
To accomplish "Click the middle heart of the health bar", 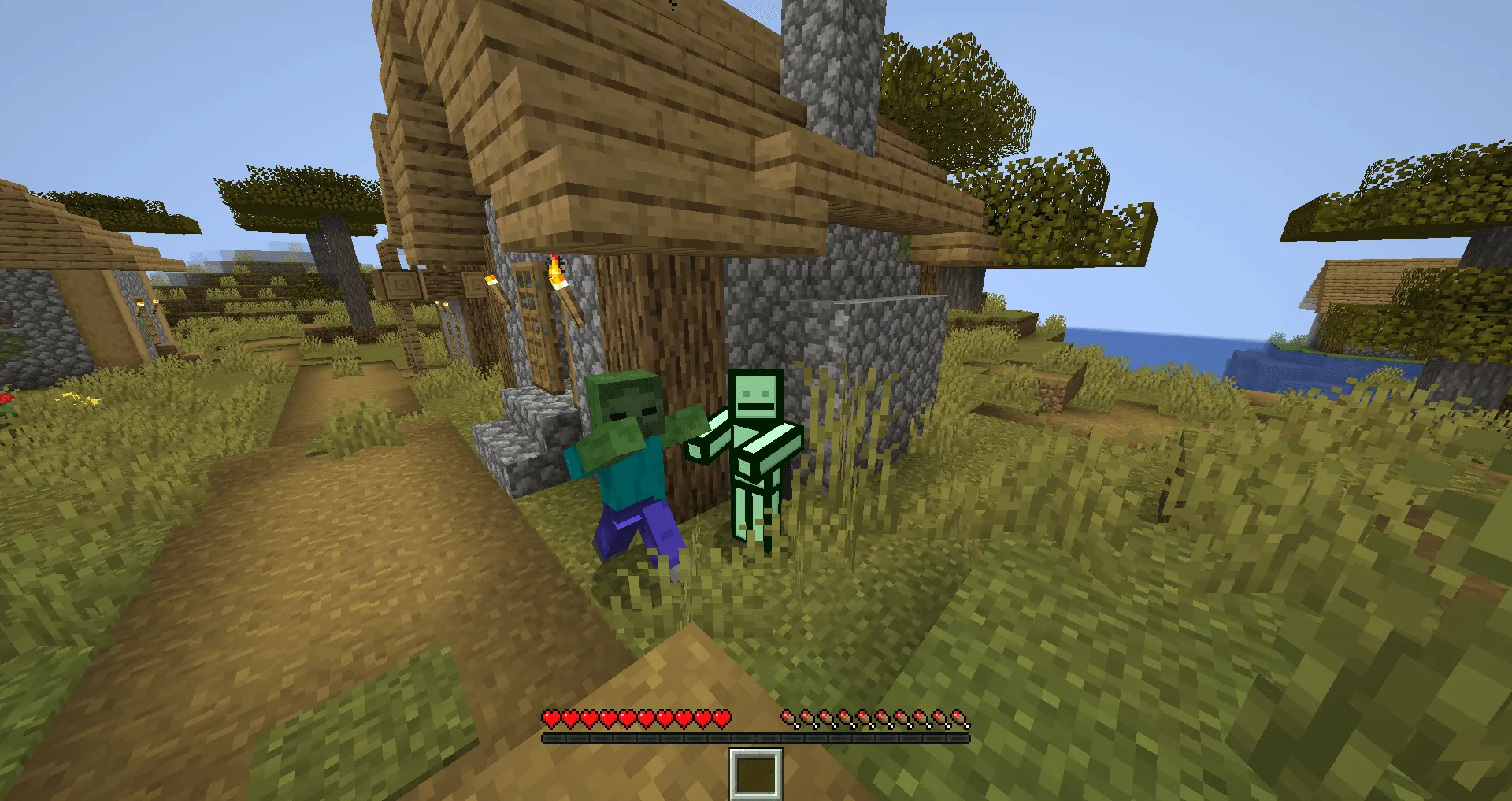I will pos(635,718).
